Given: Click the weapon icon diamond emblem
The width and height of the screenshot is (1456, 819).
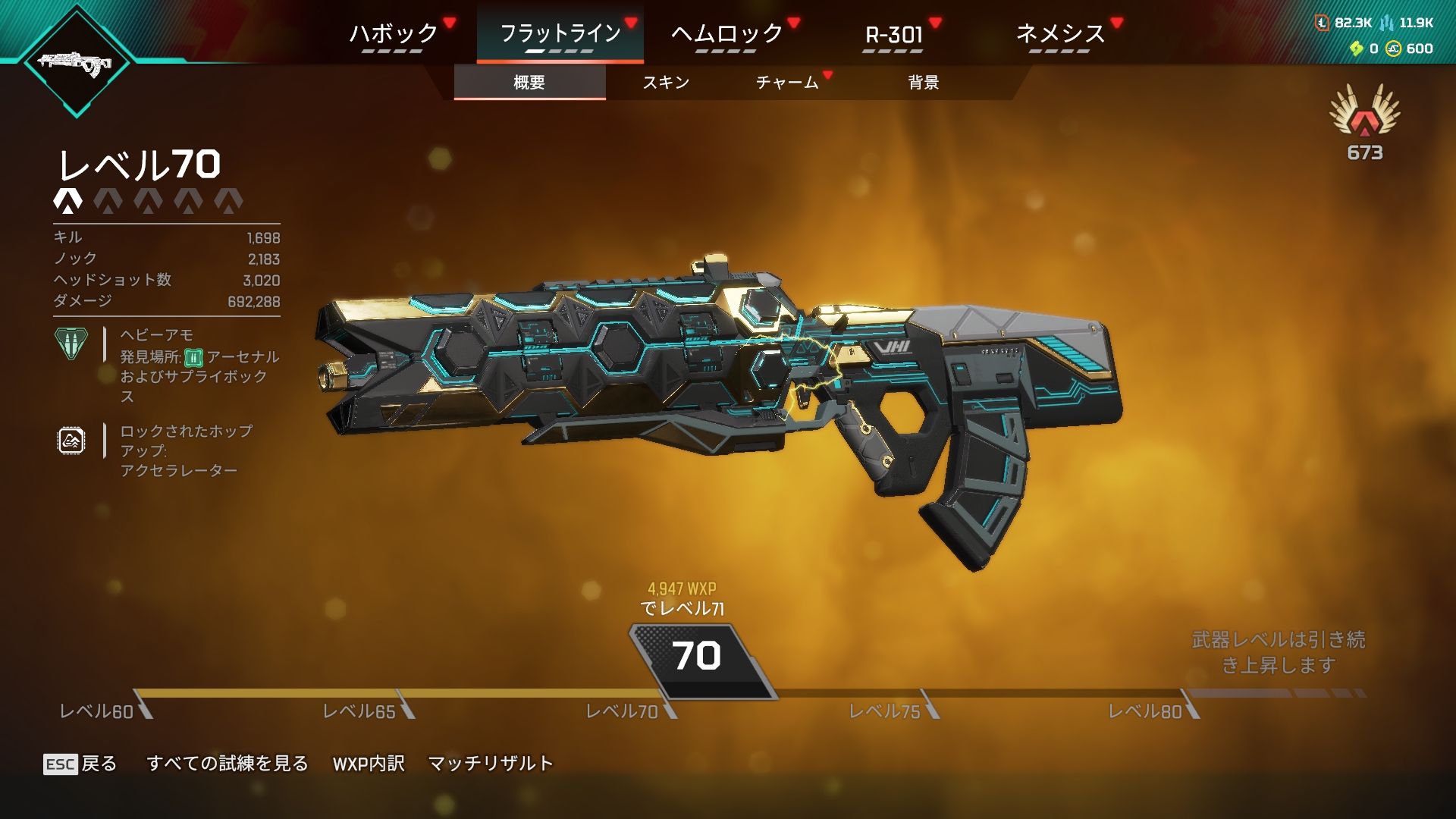Looking at the screenshot, I should point(76,62).
